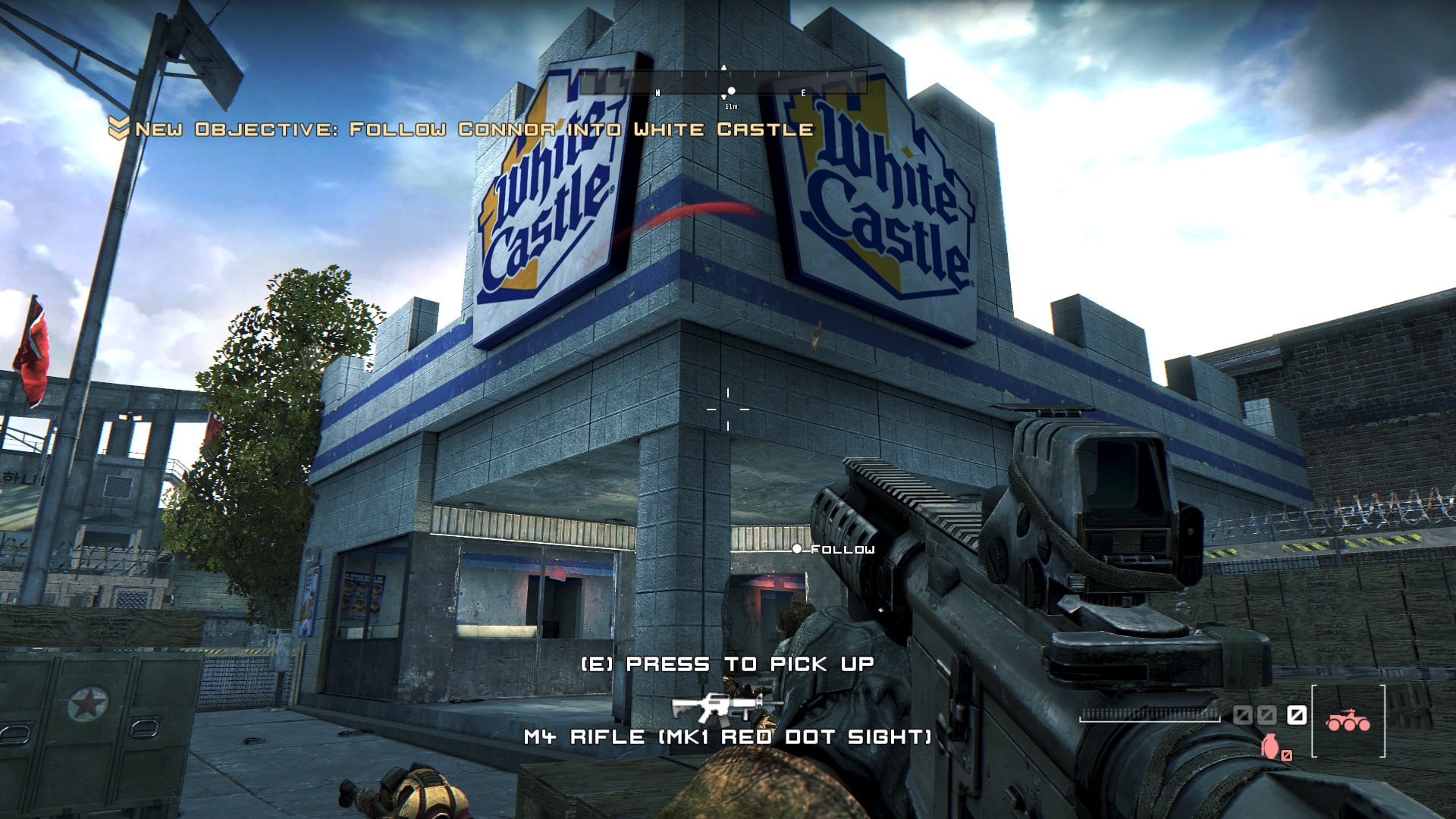Click the Follow waypoint marker
Screen dimensions: 1456x819
(796, 548)
